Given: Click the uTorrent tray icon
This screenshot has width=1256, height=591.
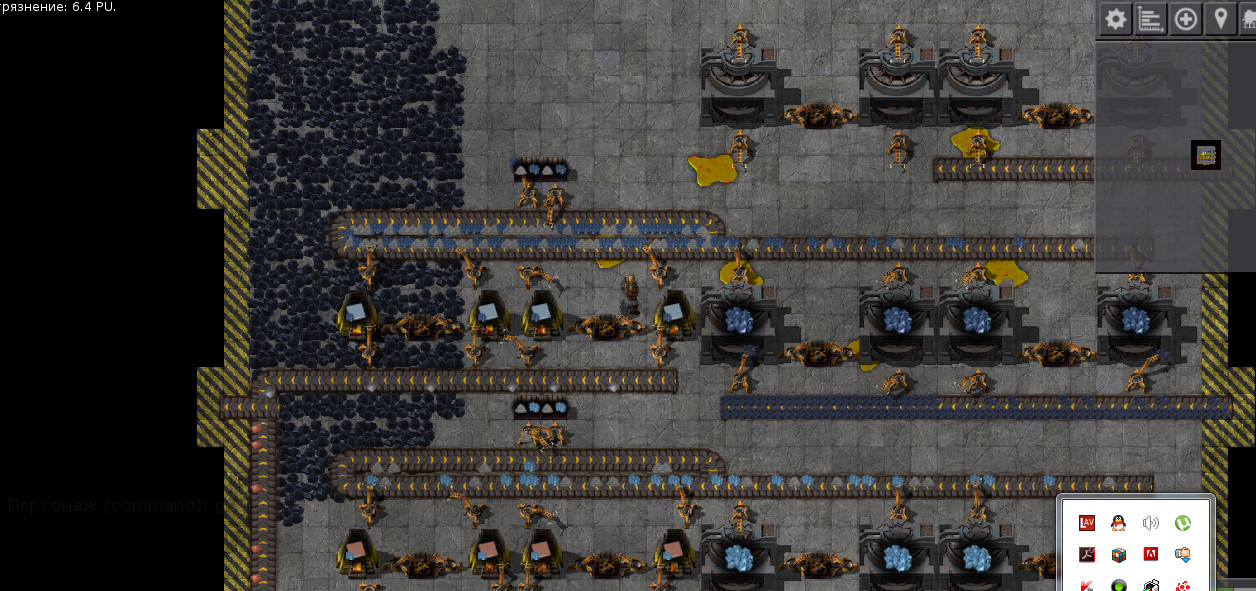Looking at the screenshot, I should click(x=1183, y=522).
